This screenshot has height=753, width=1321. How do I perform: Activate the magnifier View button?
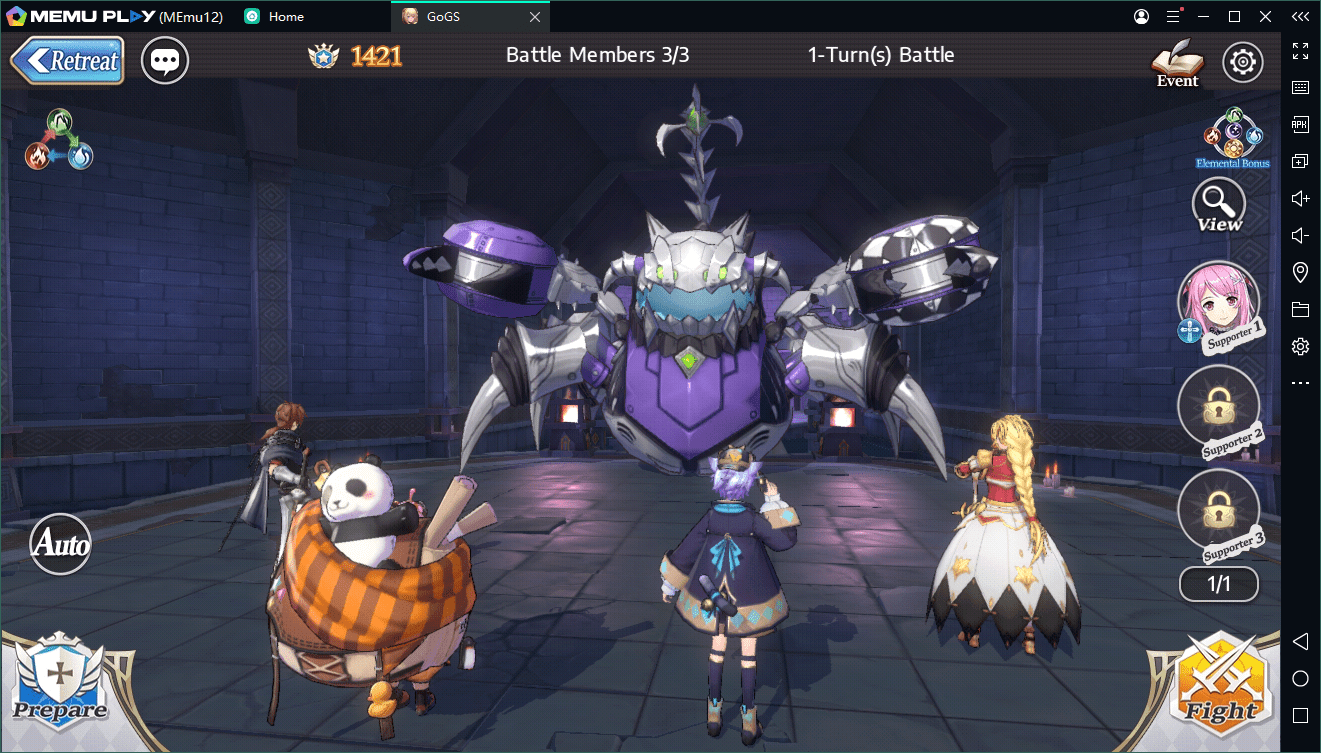[1219, 205]
